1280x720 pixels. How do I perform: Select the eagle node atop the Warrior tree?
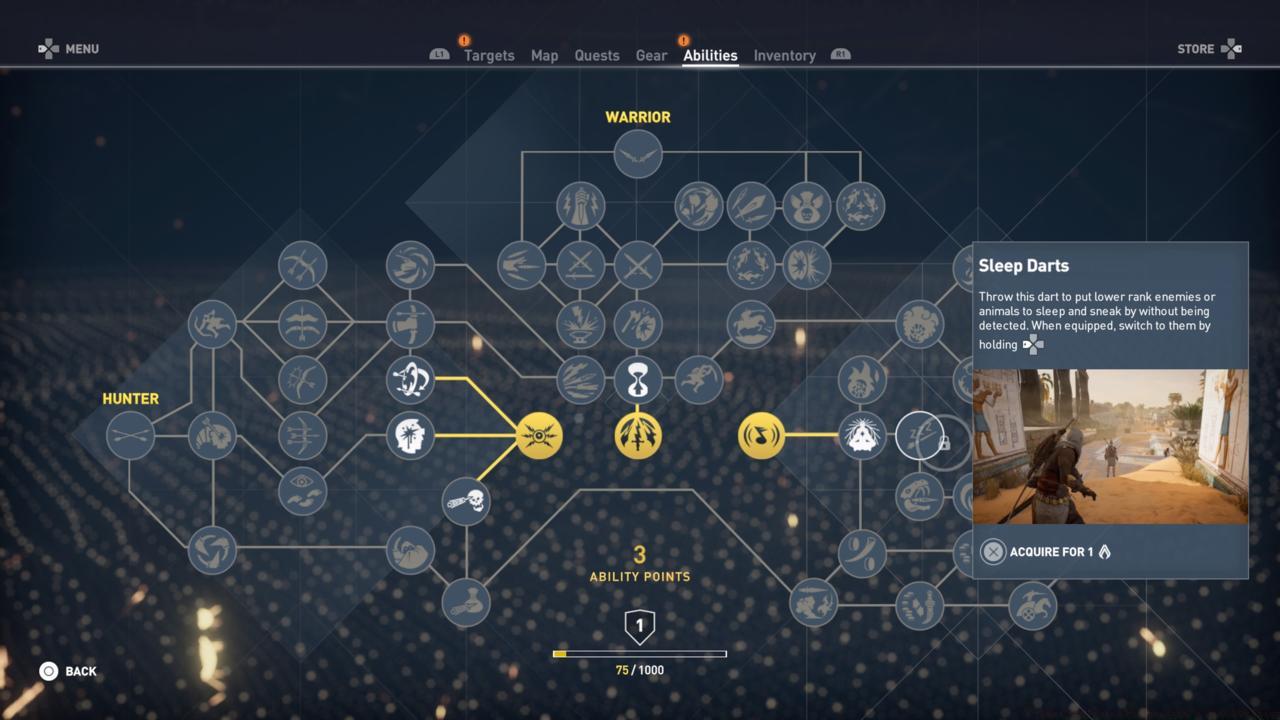pyautogui.click(x=638, y=155)
